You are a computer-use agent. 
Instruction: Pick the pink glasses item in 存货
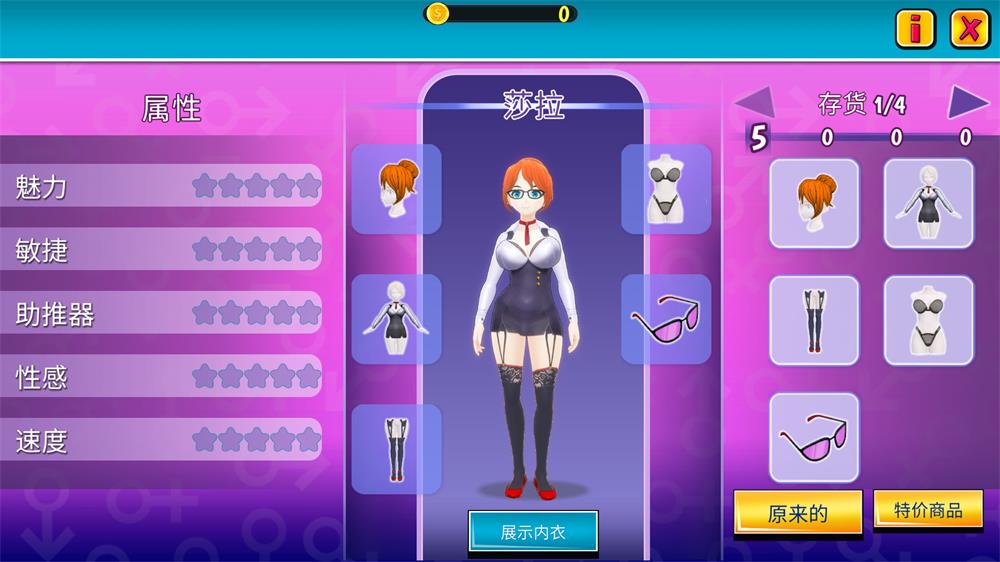coord(814,437)
